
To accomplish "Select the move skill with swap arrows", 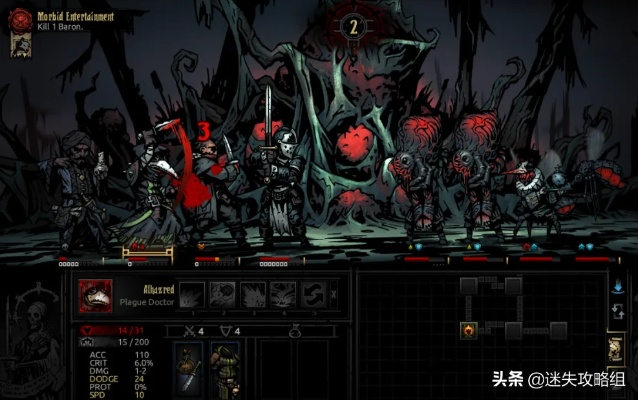I will [315, 294].
